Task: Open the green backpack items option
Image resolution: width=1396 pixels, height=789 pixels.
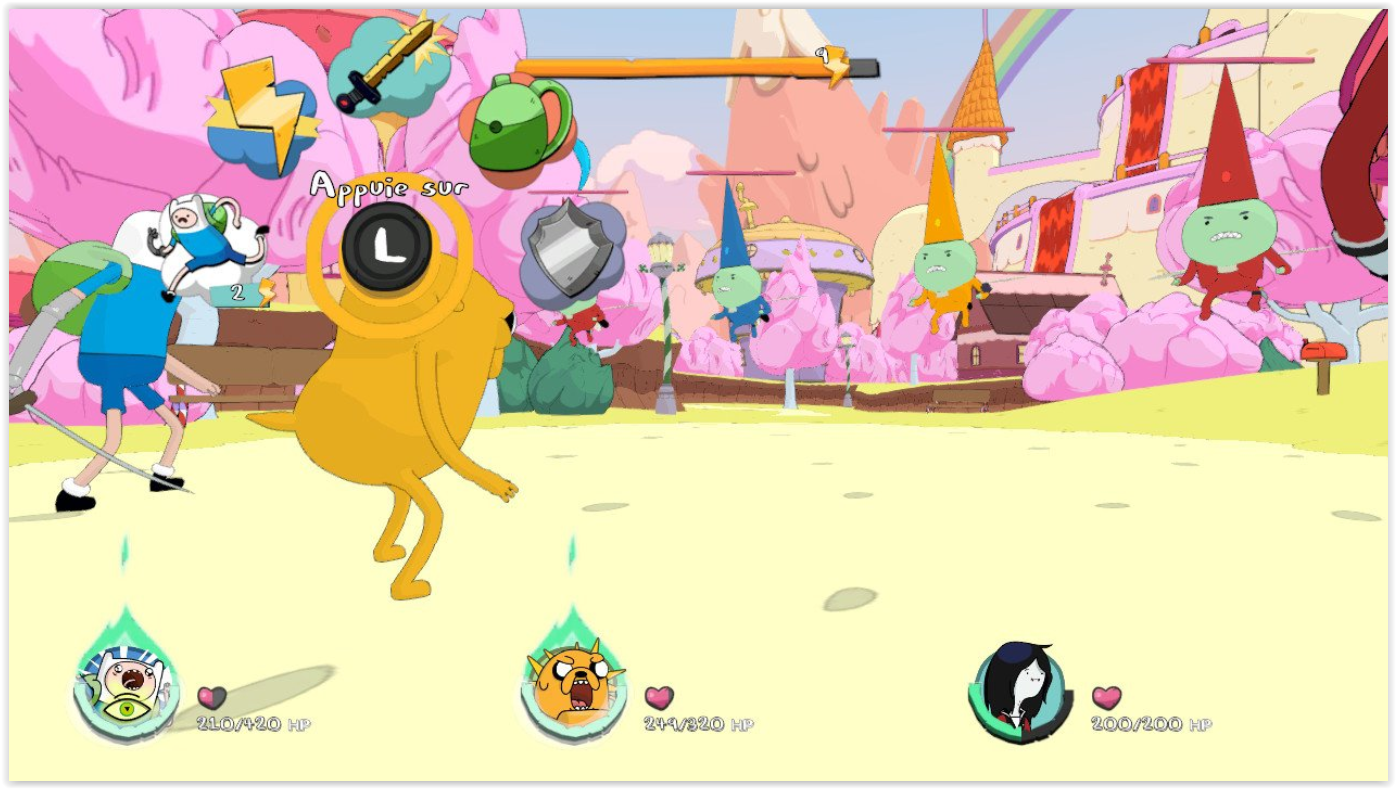Action: 519,126
